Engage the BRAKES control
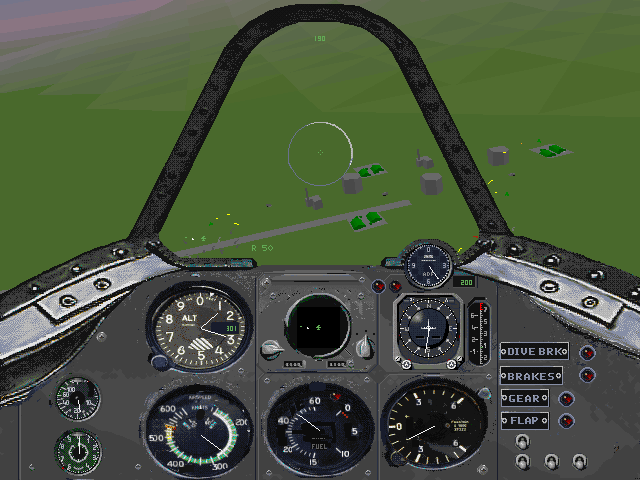The width and height of the screenshot is (640, 480). pyautogui.click(x=531, y=375)
